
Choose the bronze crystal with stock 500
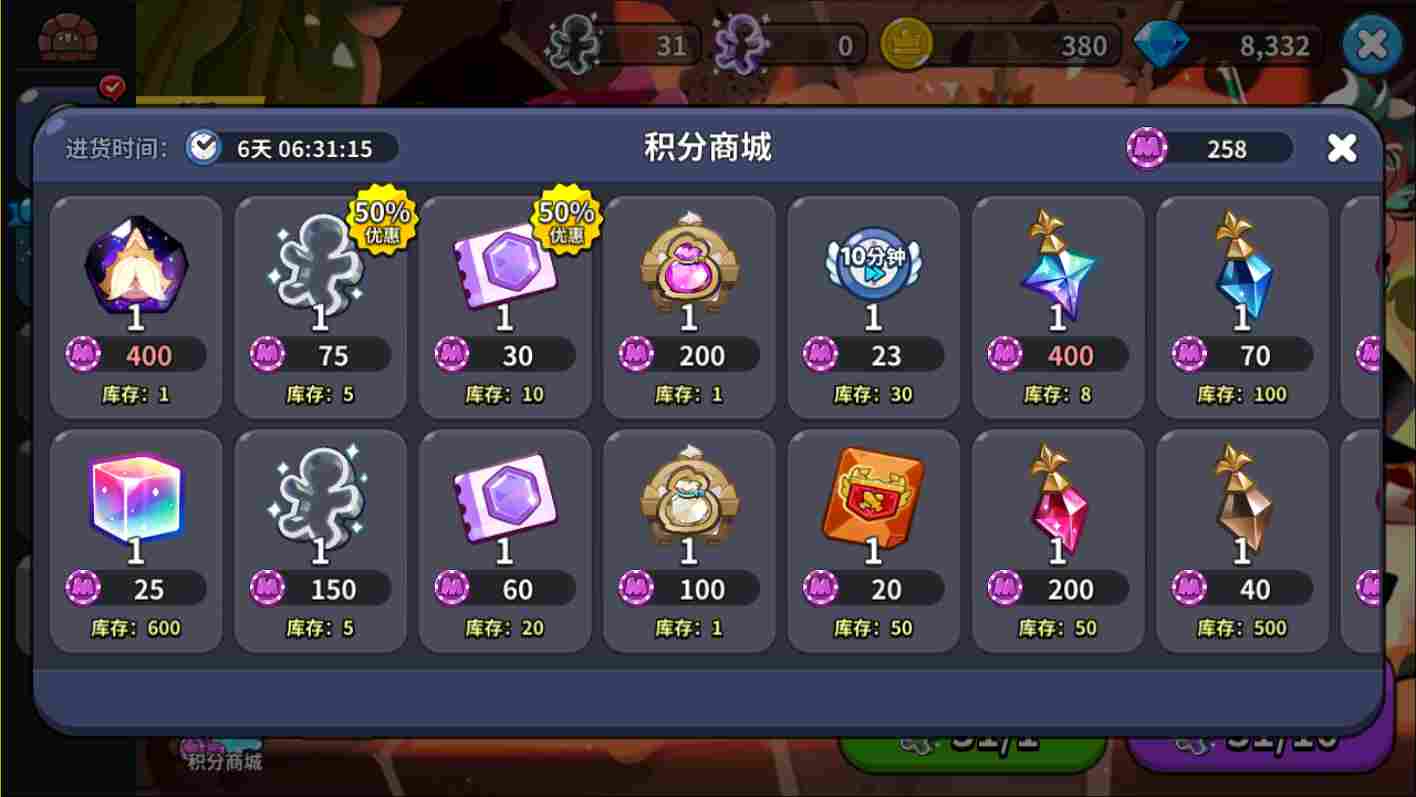pyautogui.click(x=1241, y=500)
